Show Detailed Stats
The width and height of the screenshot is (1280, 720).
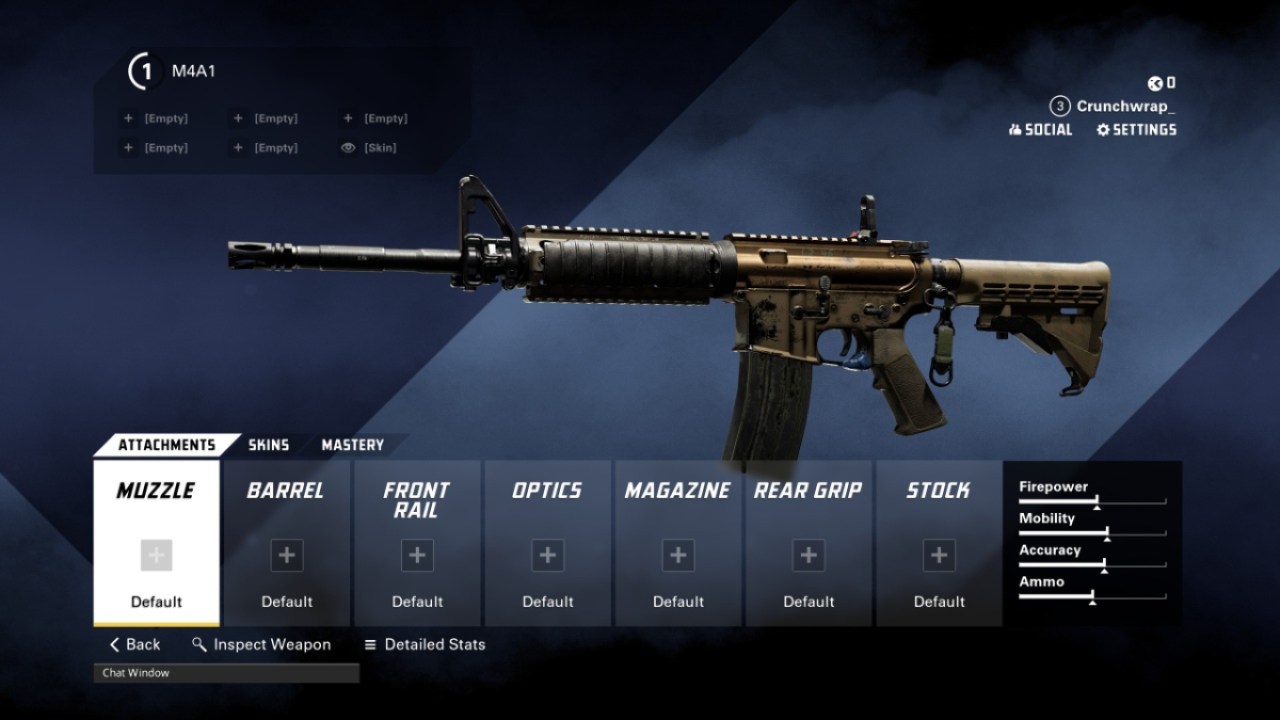click(x=424, y=645)
